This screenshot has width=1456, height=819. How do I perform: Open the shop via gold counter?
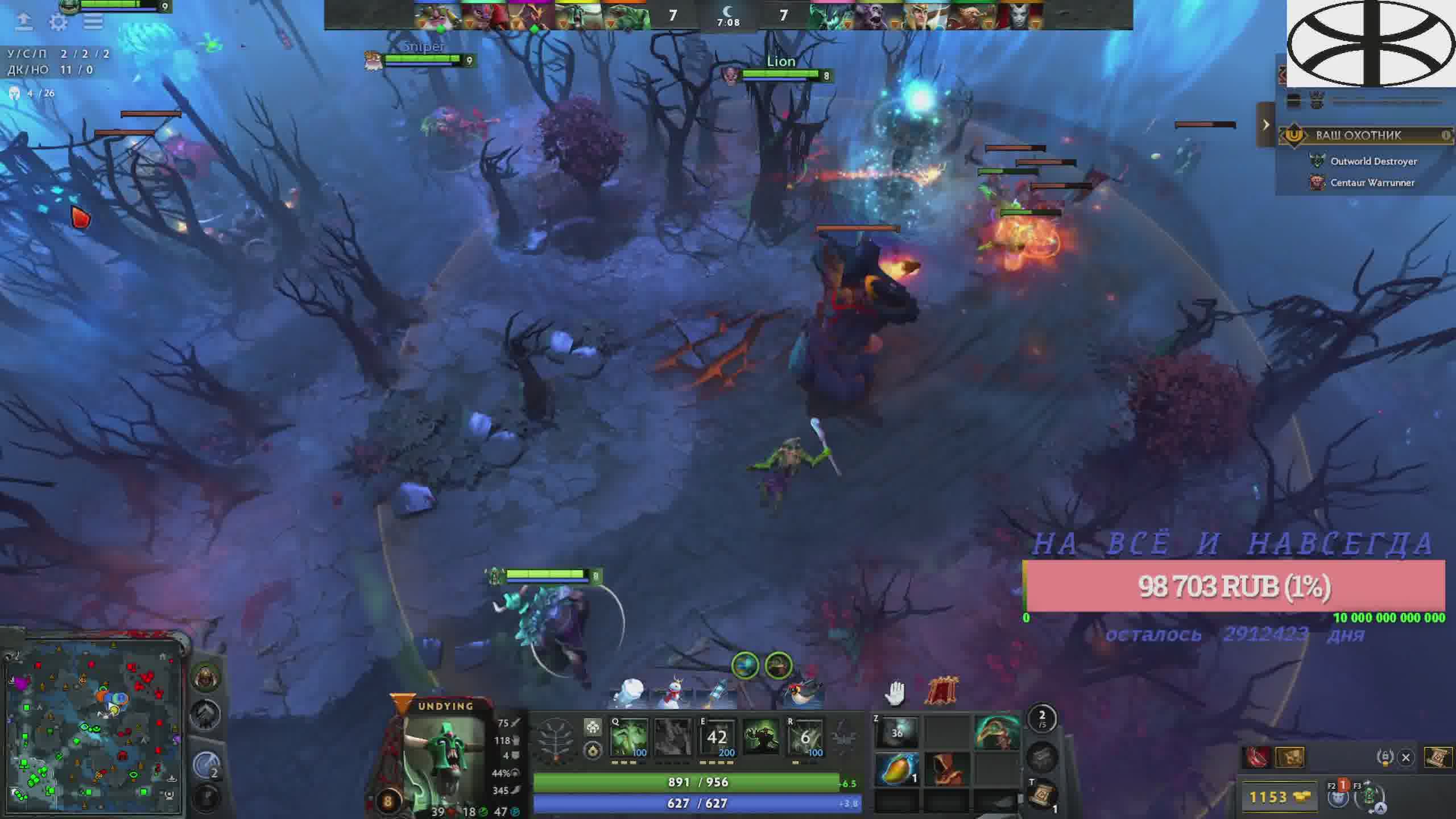[1279, 797]
